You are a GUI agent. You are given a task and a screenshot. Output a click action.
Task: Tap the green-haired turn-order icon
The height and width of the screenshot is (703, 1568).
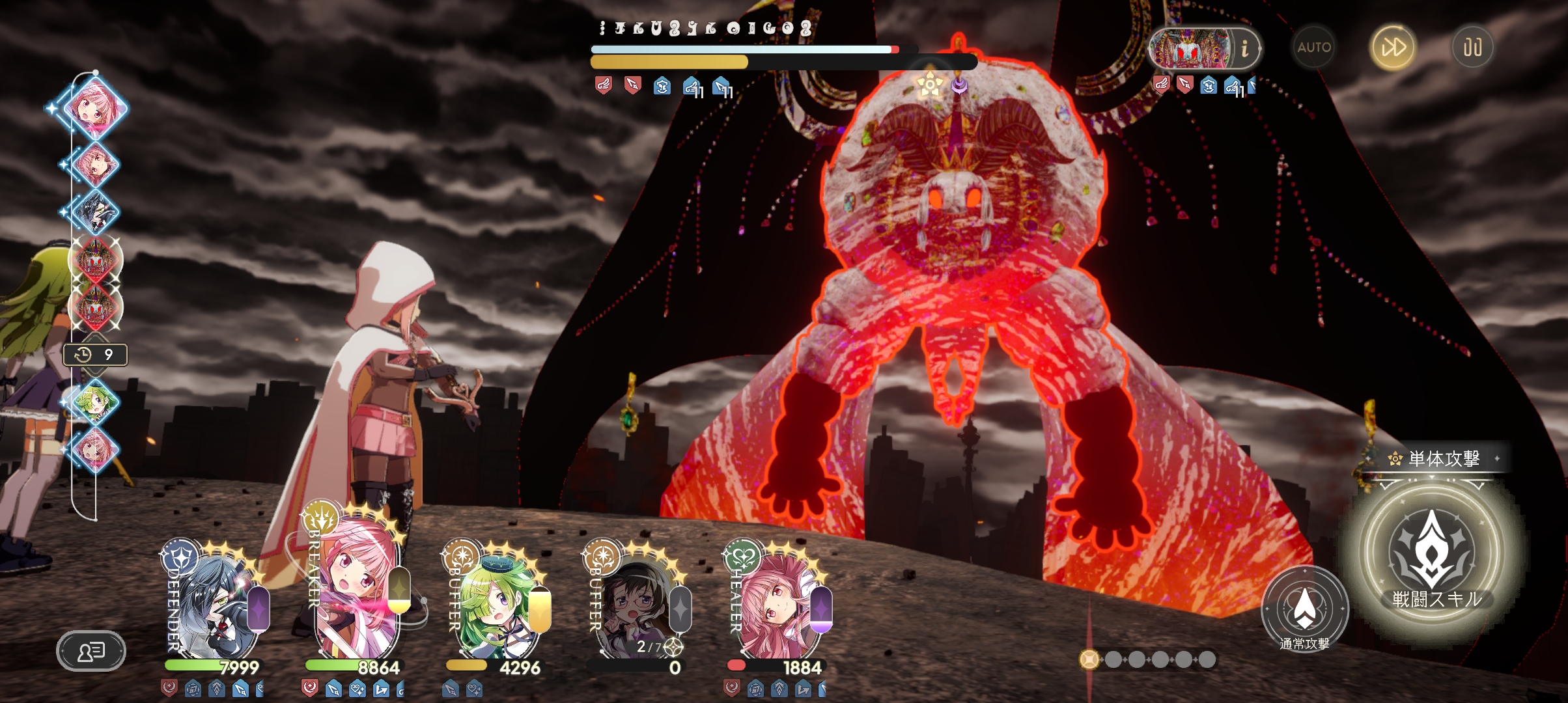pos(95,402)
